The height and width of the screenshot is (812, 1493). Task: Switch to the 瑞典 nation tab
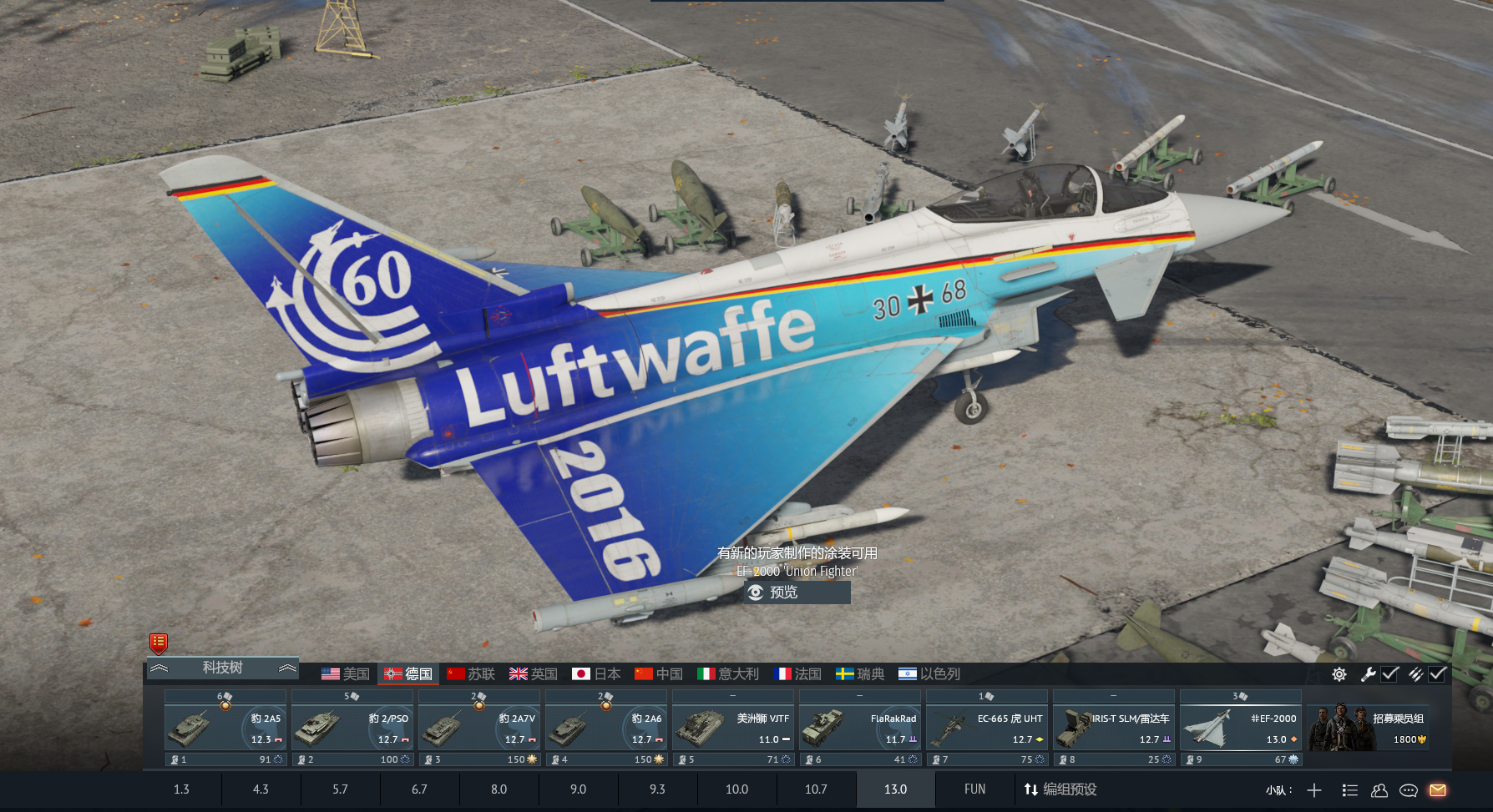click(860, 673)
